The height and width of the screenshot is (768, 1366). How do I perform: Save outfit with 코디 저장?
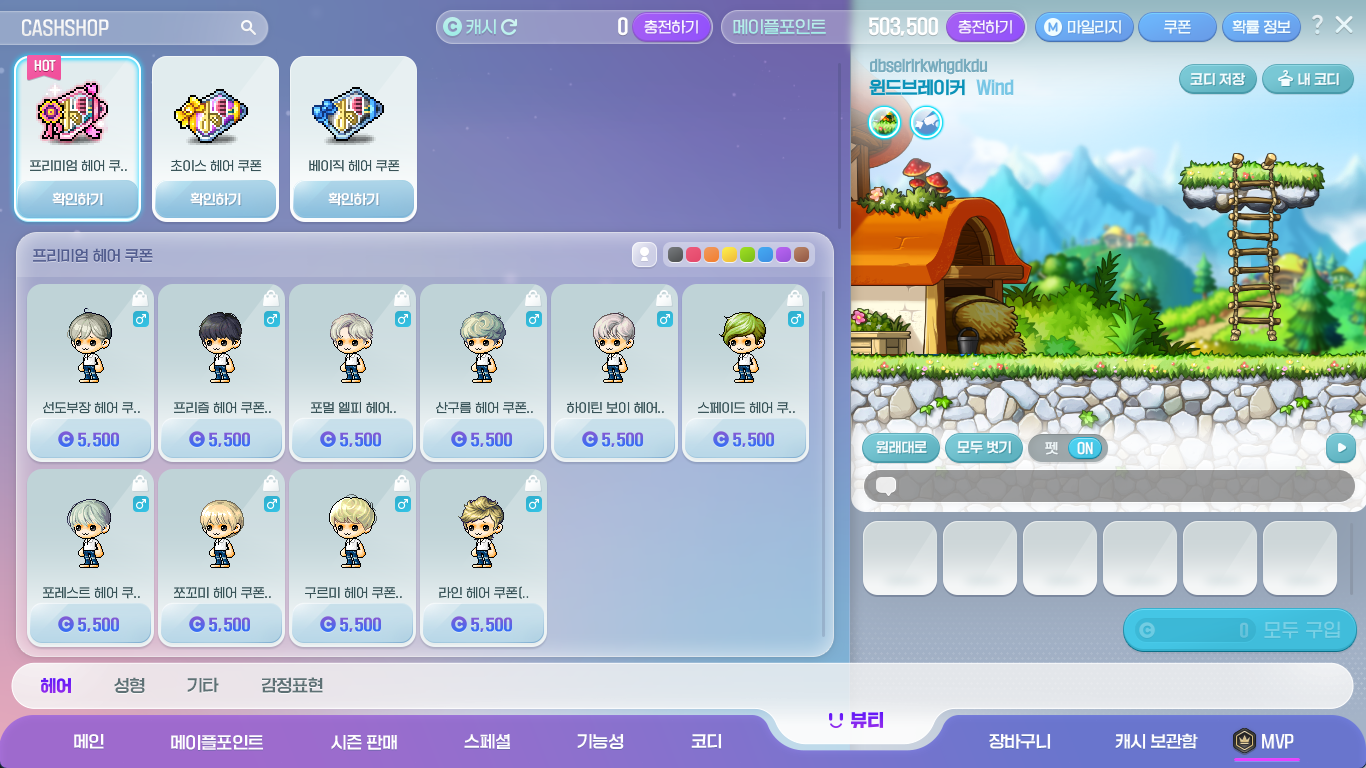click(x=1216, y=79)
